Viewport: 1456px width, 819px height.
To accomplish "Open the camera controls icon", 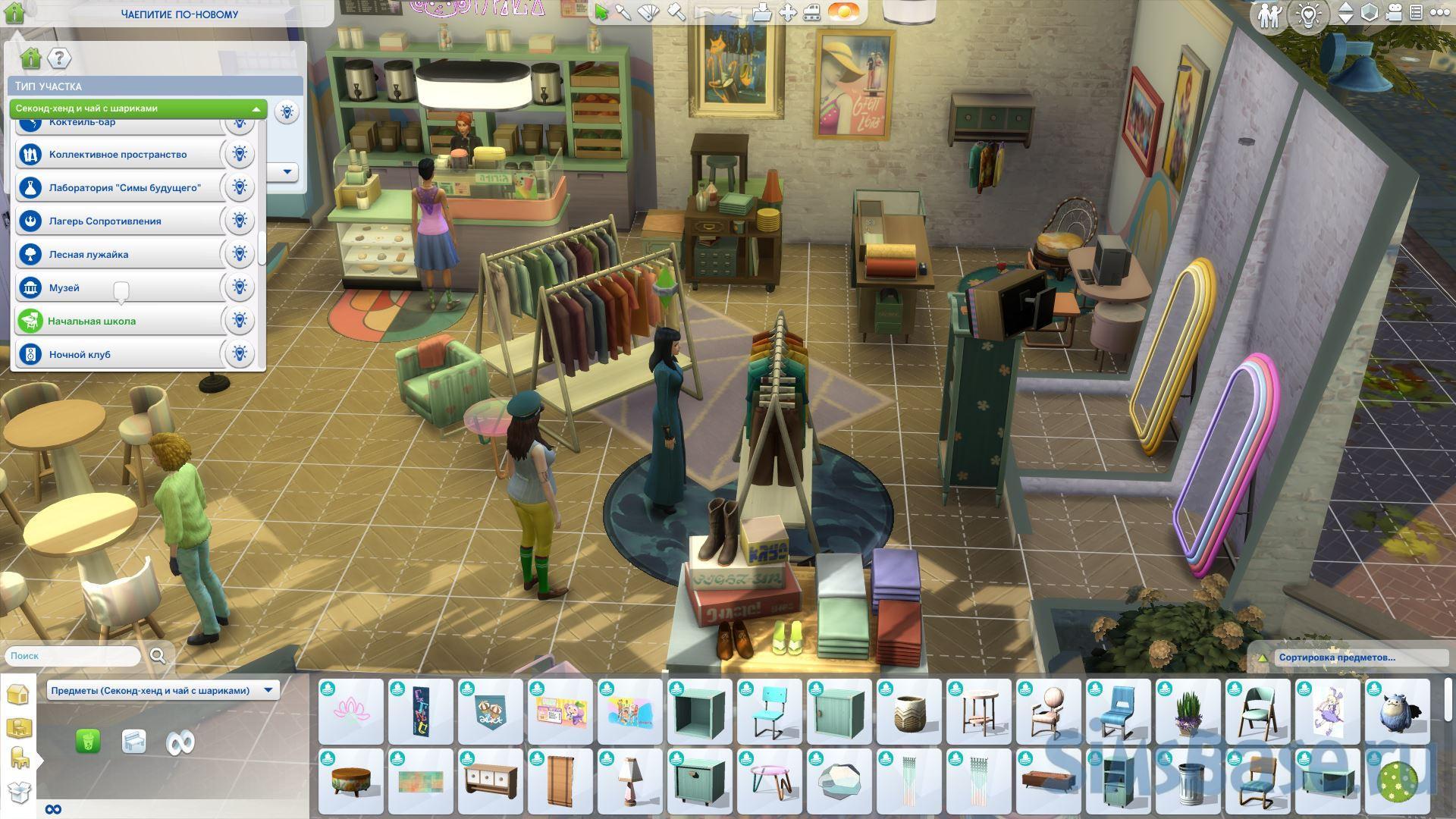I will coord(1393,13).
